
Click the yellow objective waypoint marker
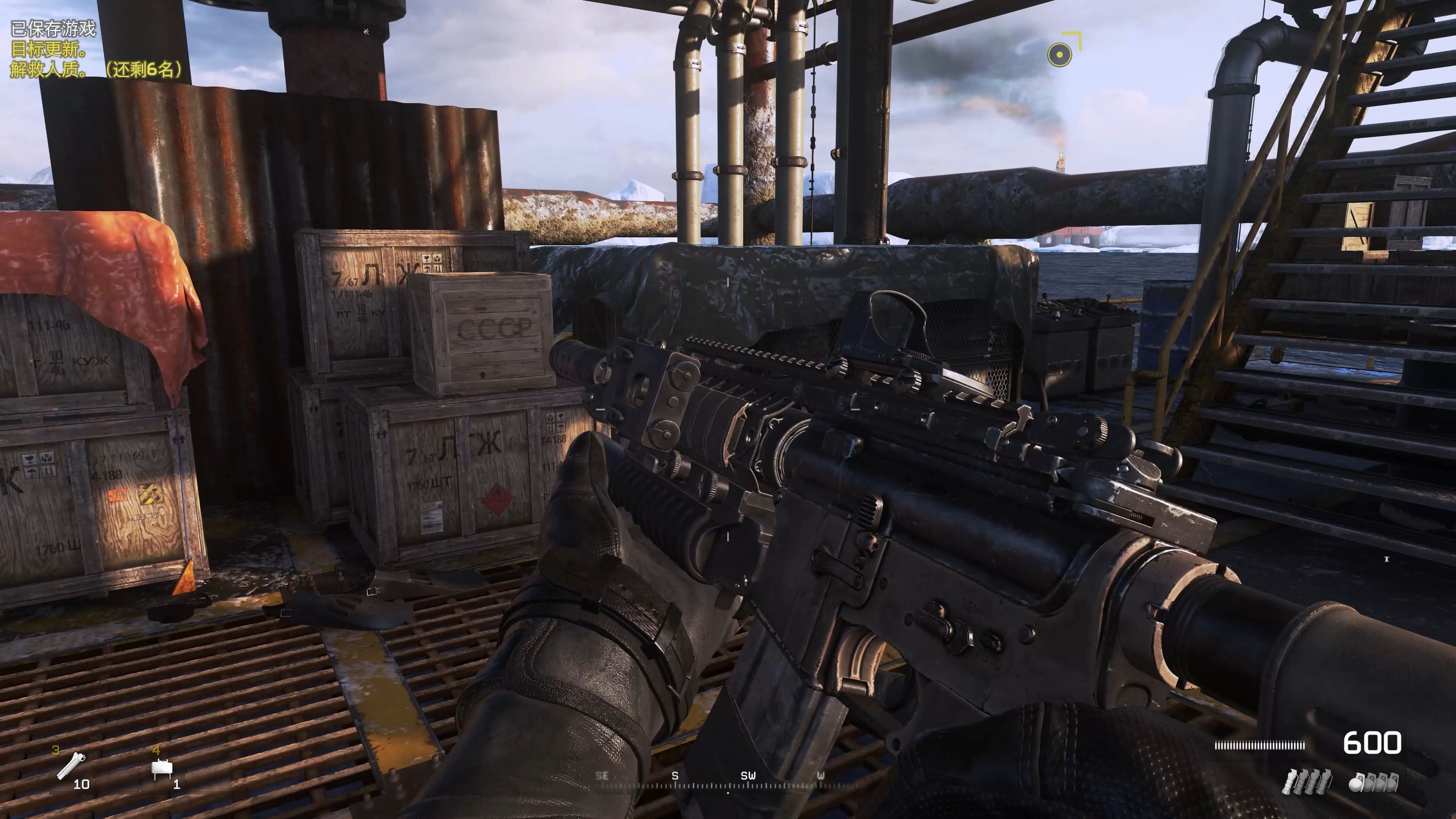coord(1060,55)
